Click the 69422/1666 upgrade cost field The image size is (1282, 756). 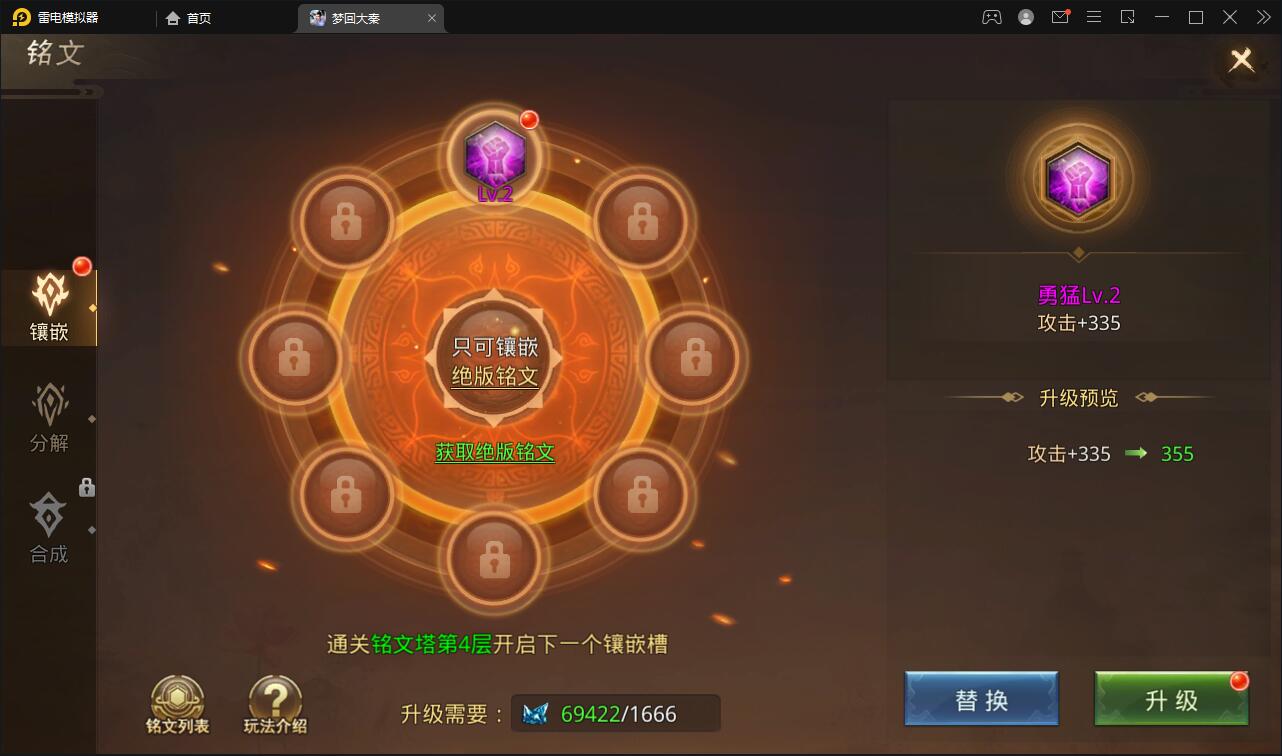(x=616, y=713)
